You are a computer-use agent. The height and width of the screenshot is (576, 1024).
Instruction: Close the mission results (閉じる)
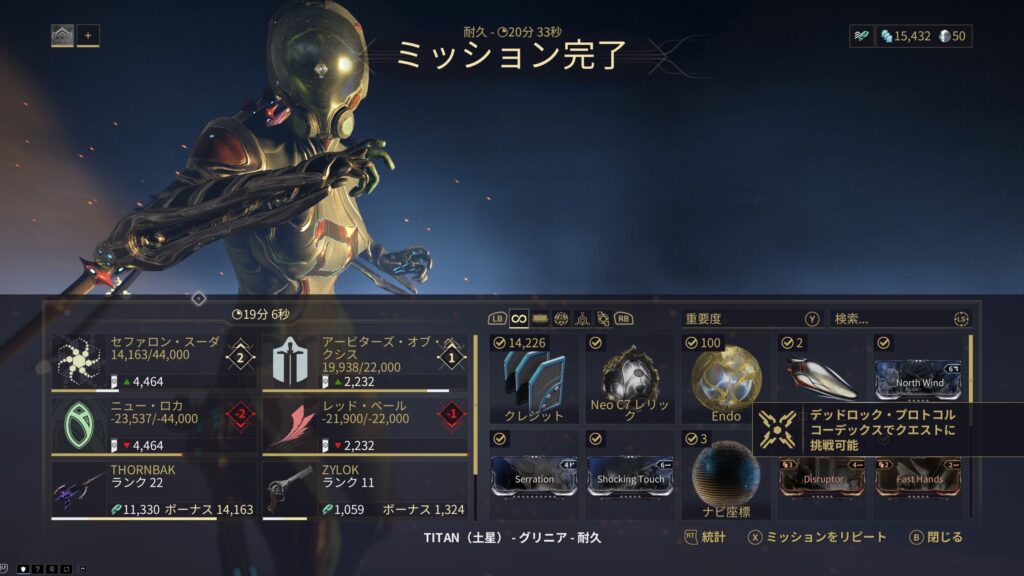click(x=936, y=538)
